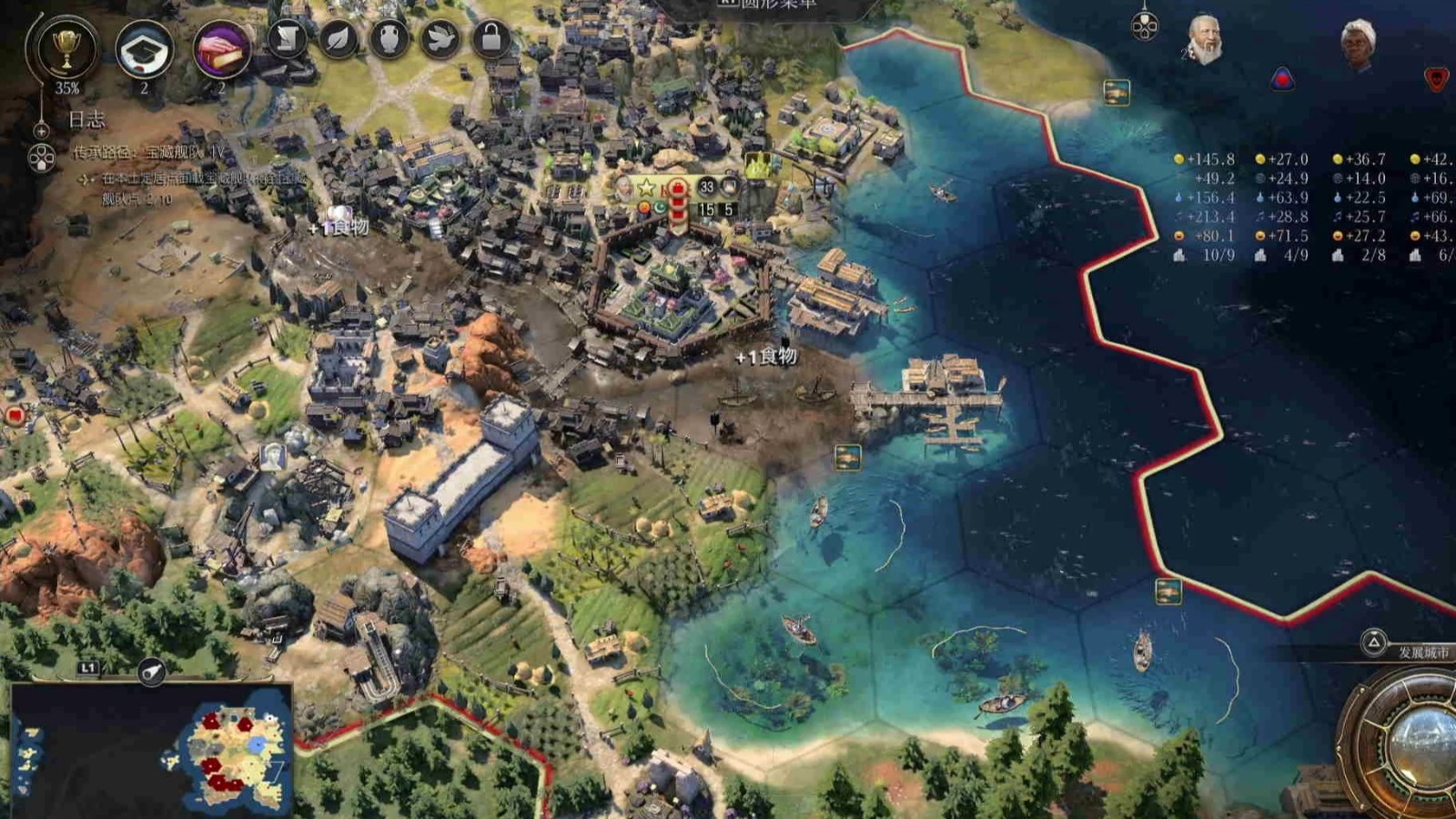Screen dimensions: 1456x819
Task: Open the tech tree graduation cap icon
Action: tap(144, 51)
